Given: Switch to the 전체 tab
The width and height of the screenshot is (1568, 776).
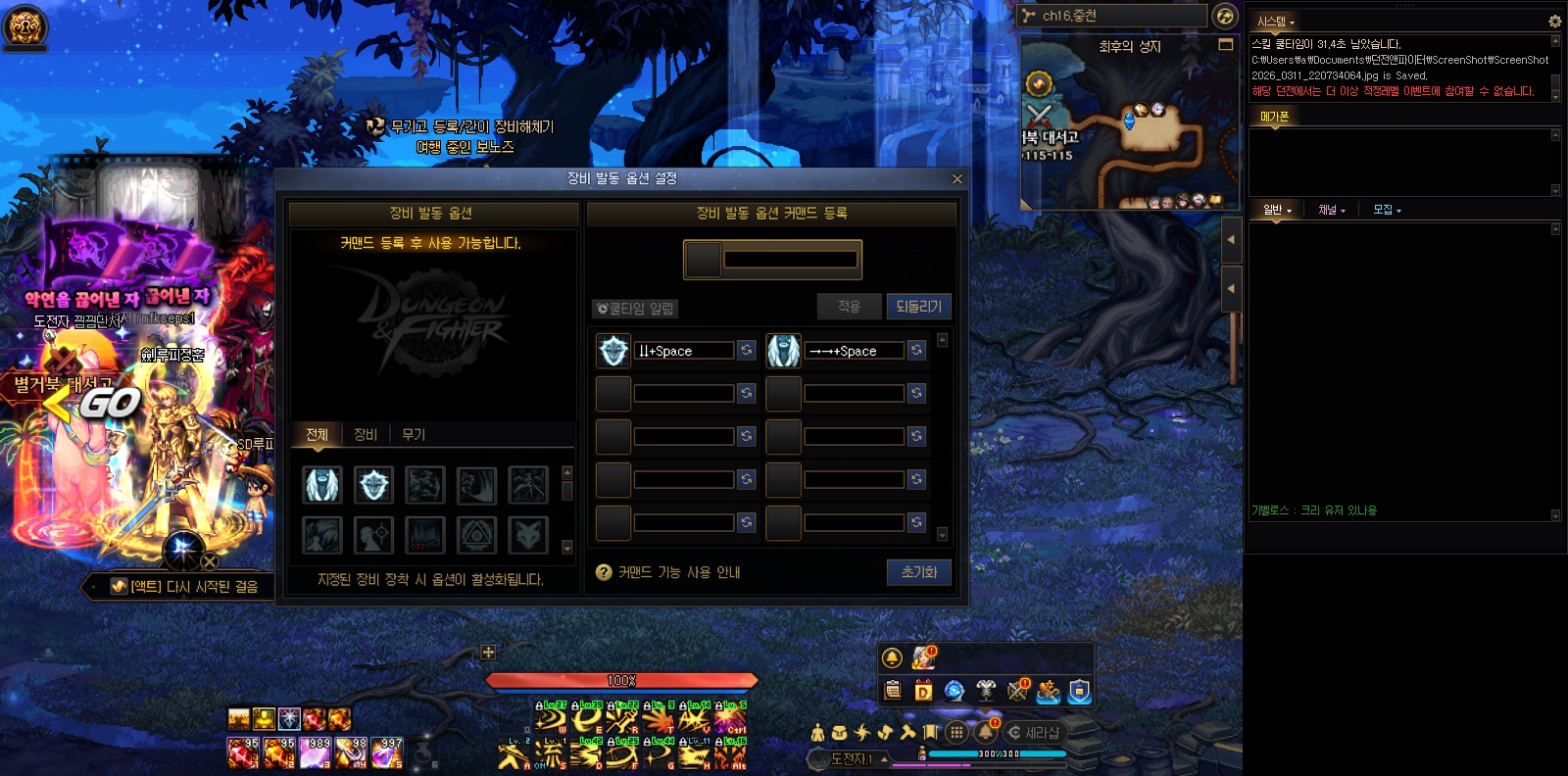Looking at the screenshot, I should [317, 435].
